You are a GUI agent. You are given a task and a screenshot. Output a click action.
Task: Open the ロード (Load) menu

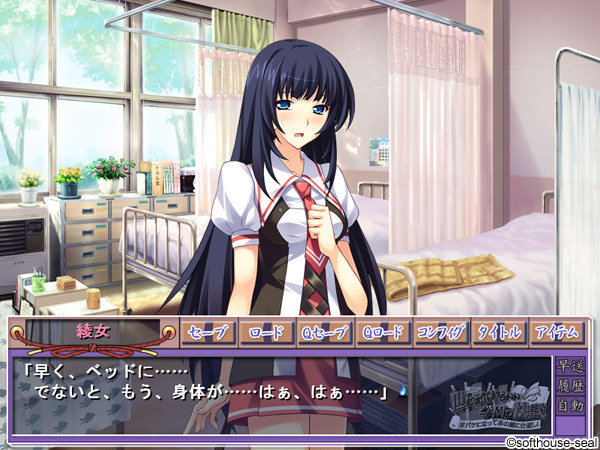[x=266, y=332]
